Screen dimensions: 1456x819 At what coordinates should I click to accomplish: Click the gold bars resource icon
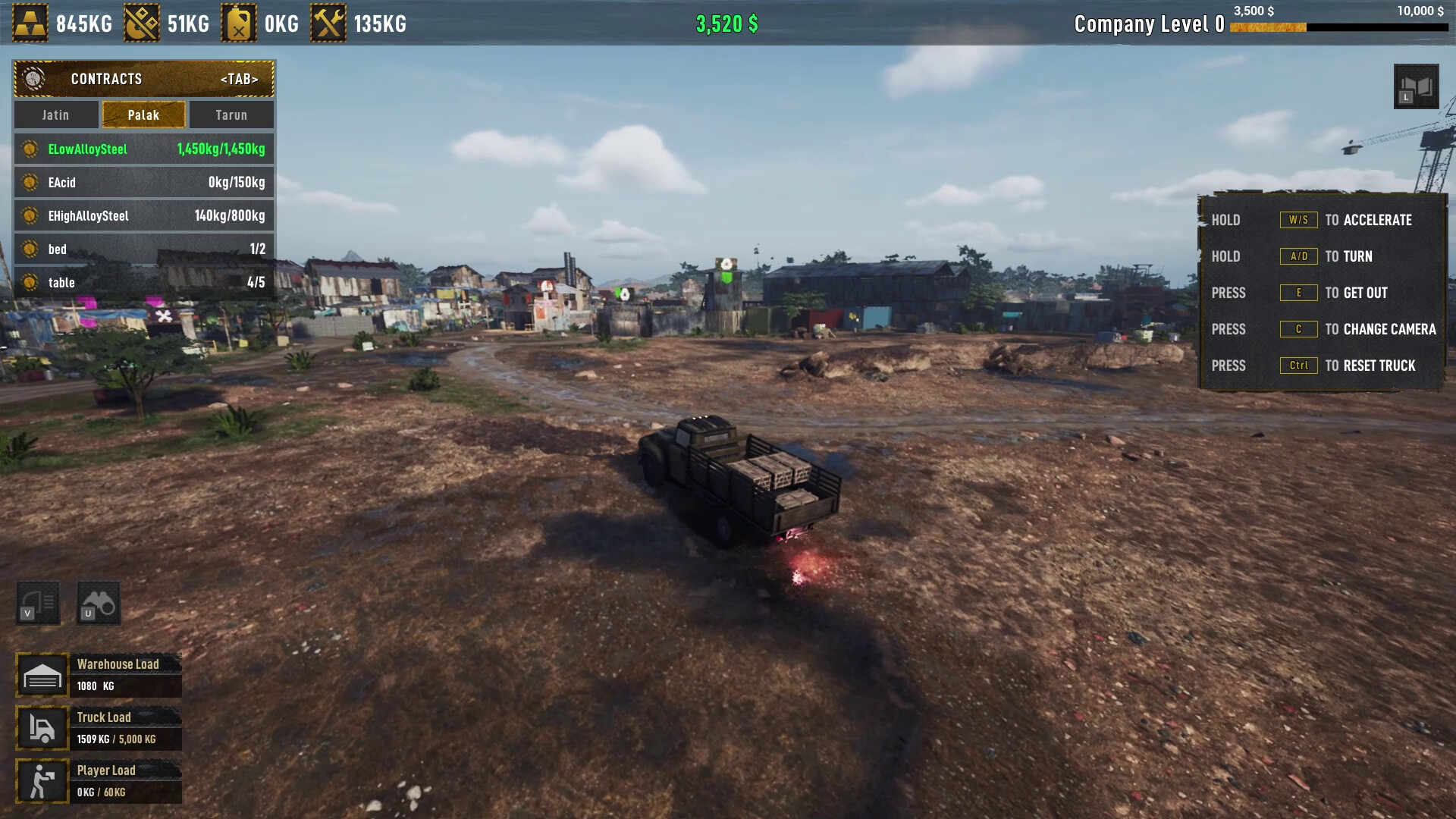click(x=29, y=22)
